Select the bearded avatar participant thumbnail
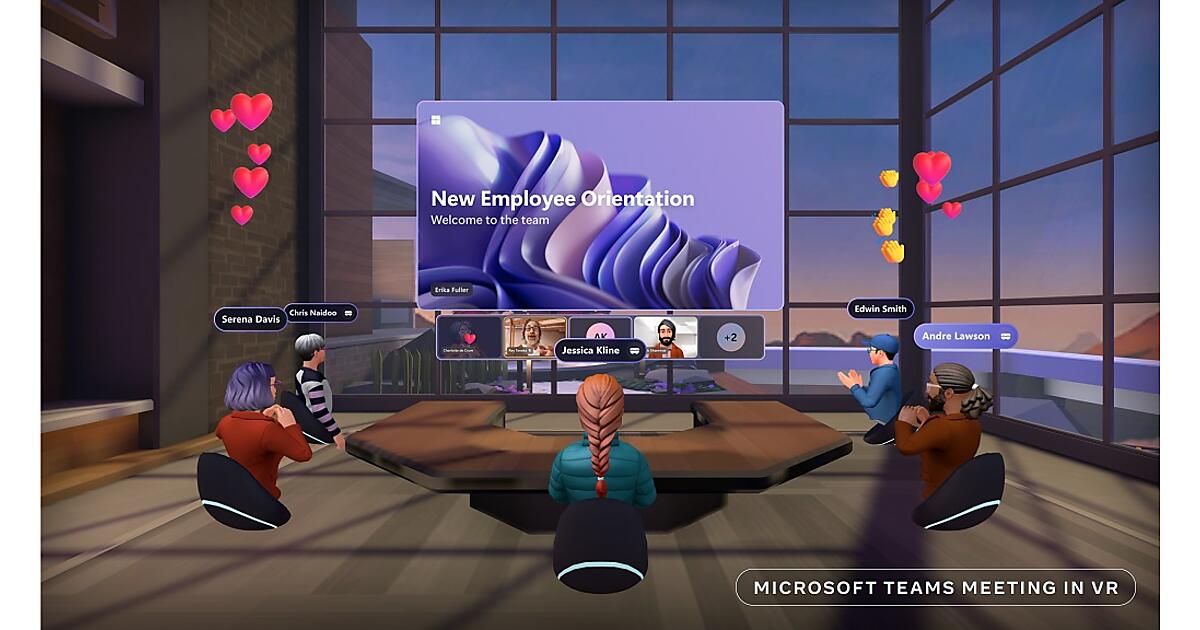 pyautogui.click(x=665, y=337)
